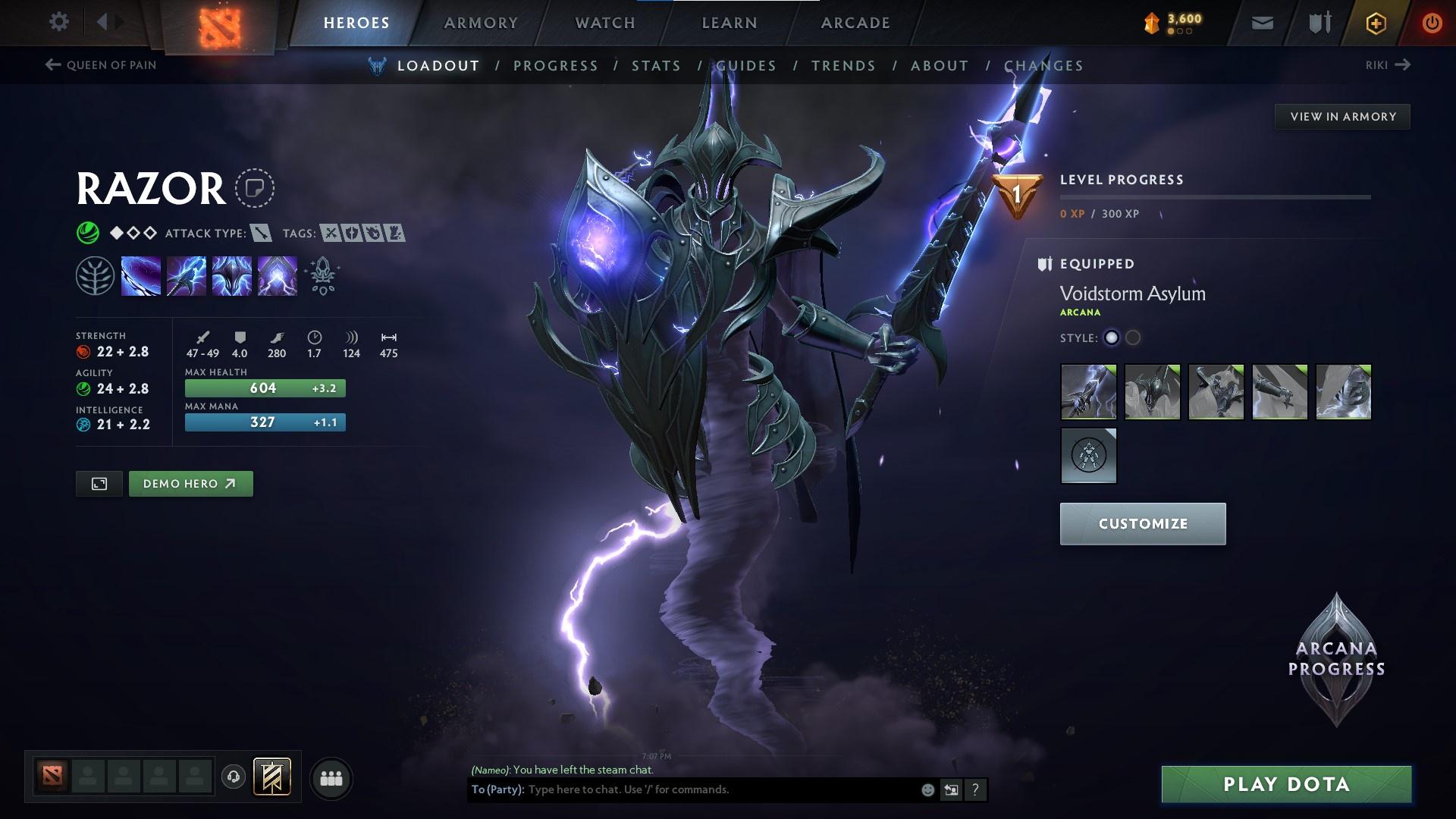Open the settings gear menu
The height and width of the screenshot is (819, 1456).
[58, 22]
